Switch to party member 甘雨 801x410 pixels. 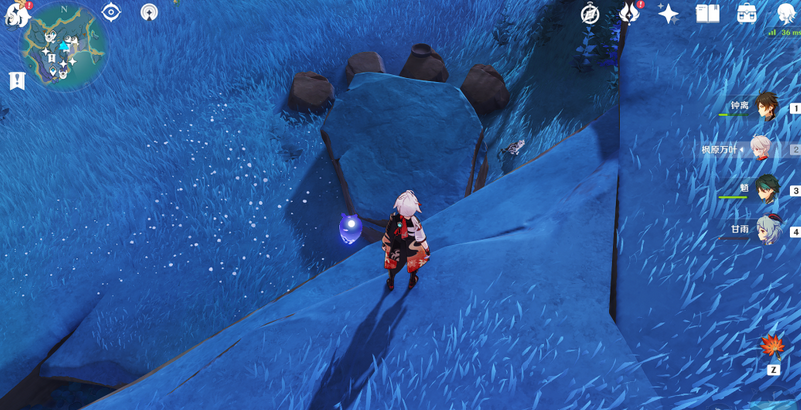tap(767, 230)
